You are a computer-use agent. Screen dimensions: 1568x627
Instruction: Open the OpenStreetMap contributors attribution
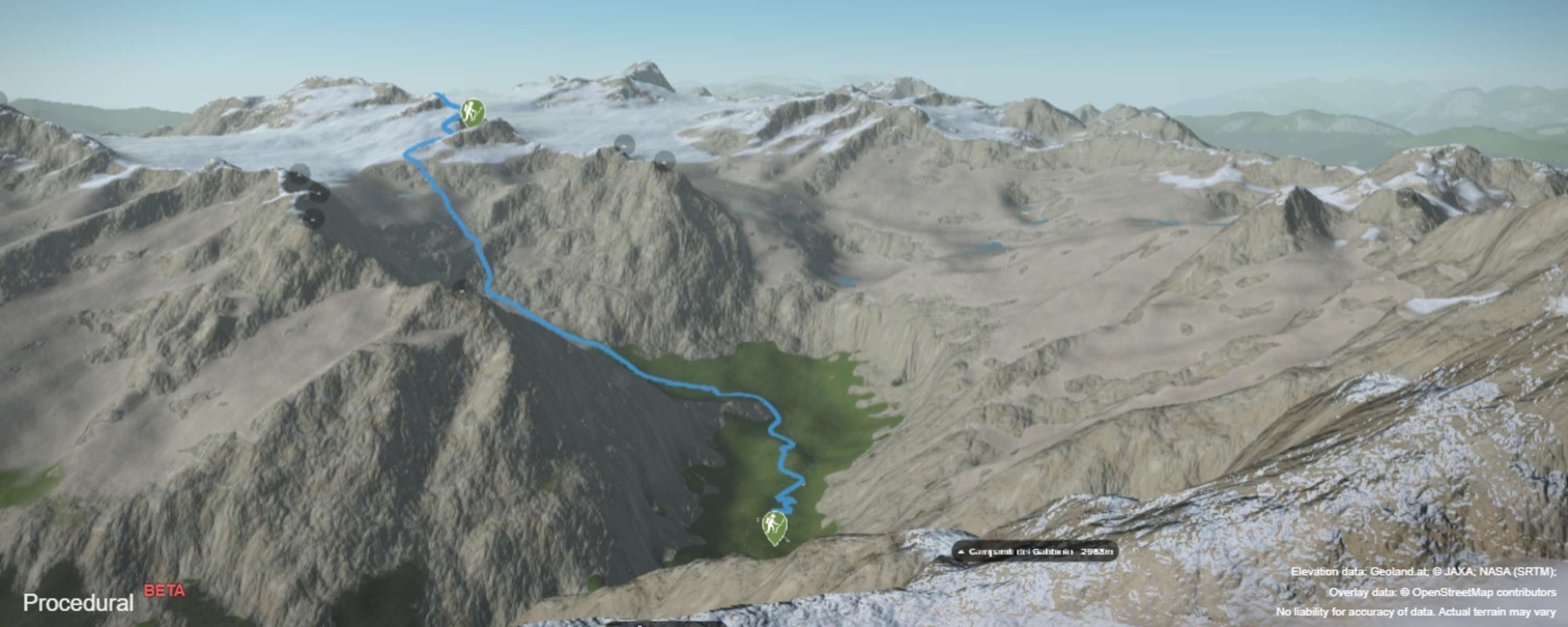1484,591
